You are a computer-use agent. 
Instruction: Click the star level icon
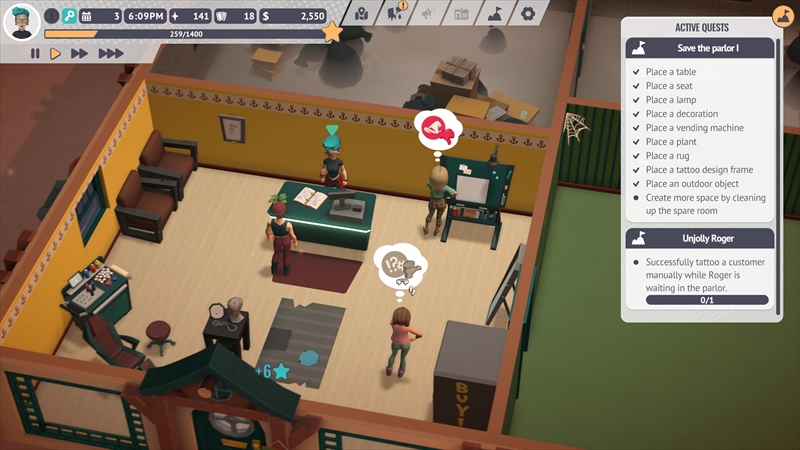tap(332, 33)
